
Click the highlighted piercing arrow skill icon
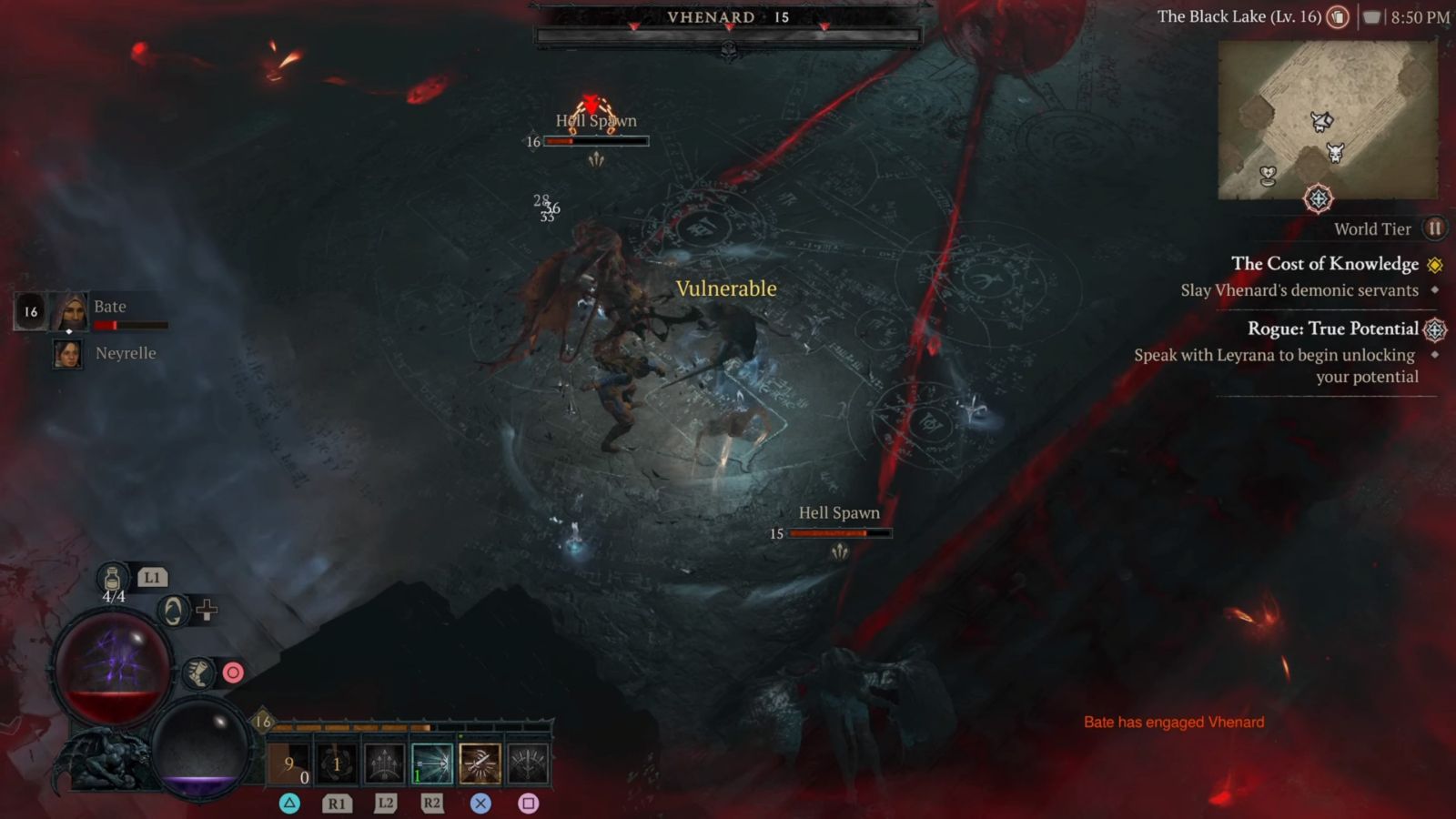[431, 763]
